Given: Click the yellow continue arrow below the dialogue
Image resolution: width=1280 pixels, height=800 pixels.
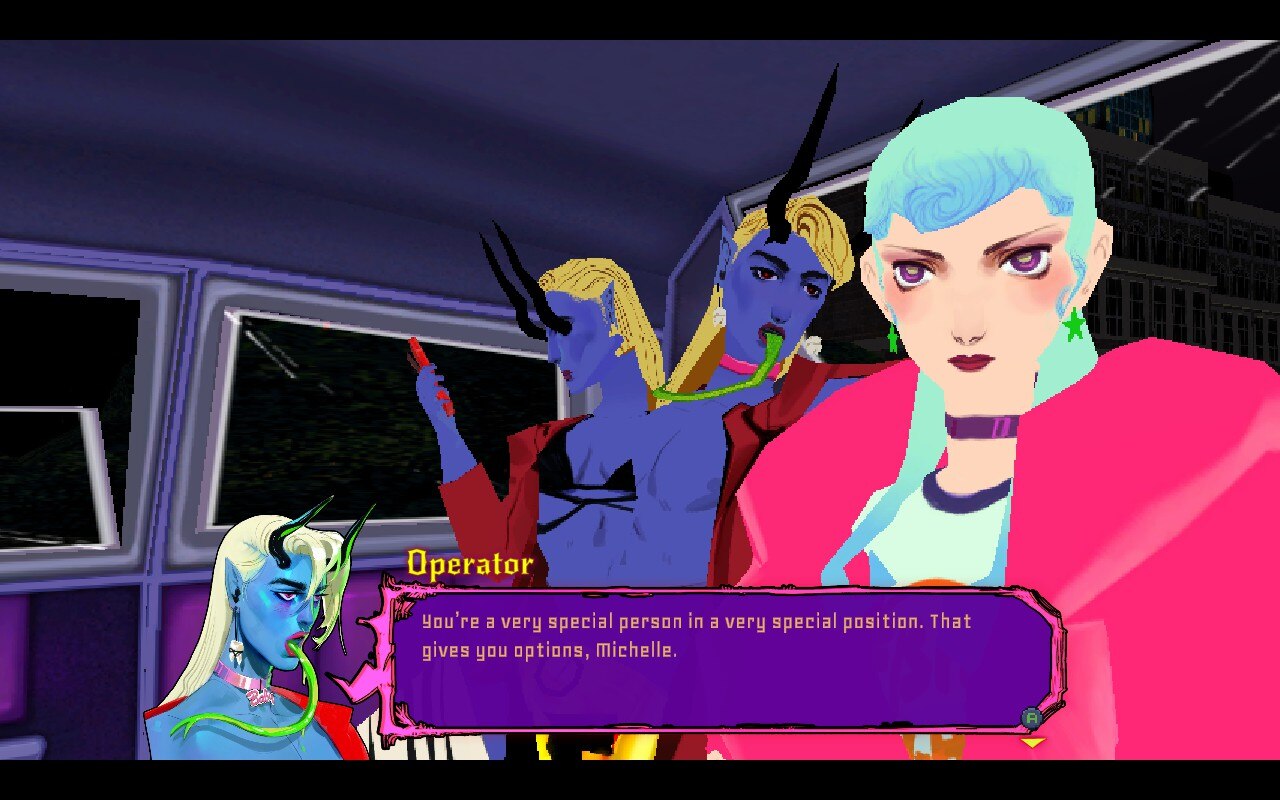Looking at the screenshot, I should tap(1032, 742).
